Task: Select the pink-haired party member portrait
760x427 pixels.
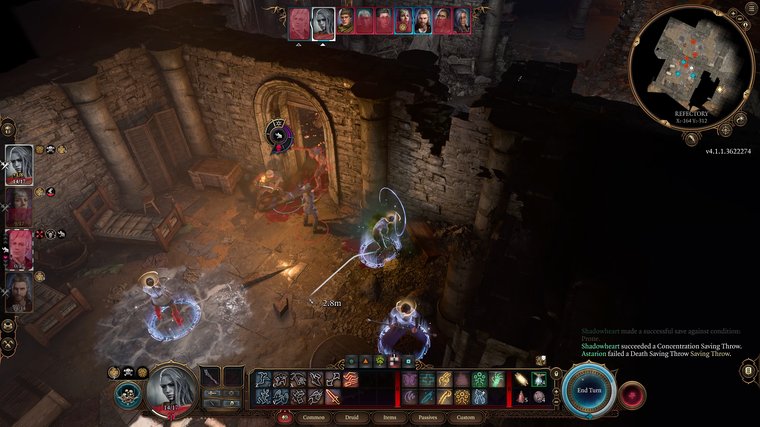Action: (19, 249)
